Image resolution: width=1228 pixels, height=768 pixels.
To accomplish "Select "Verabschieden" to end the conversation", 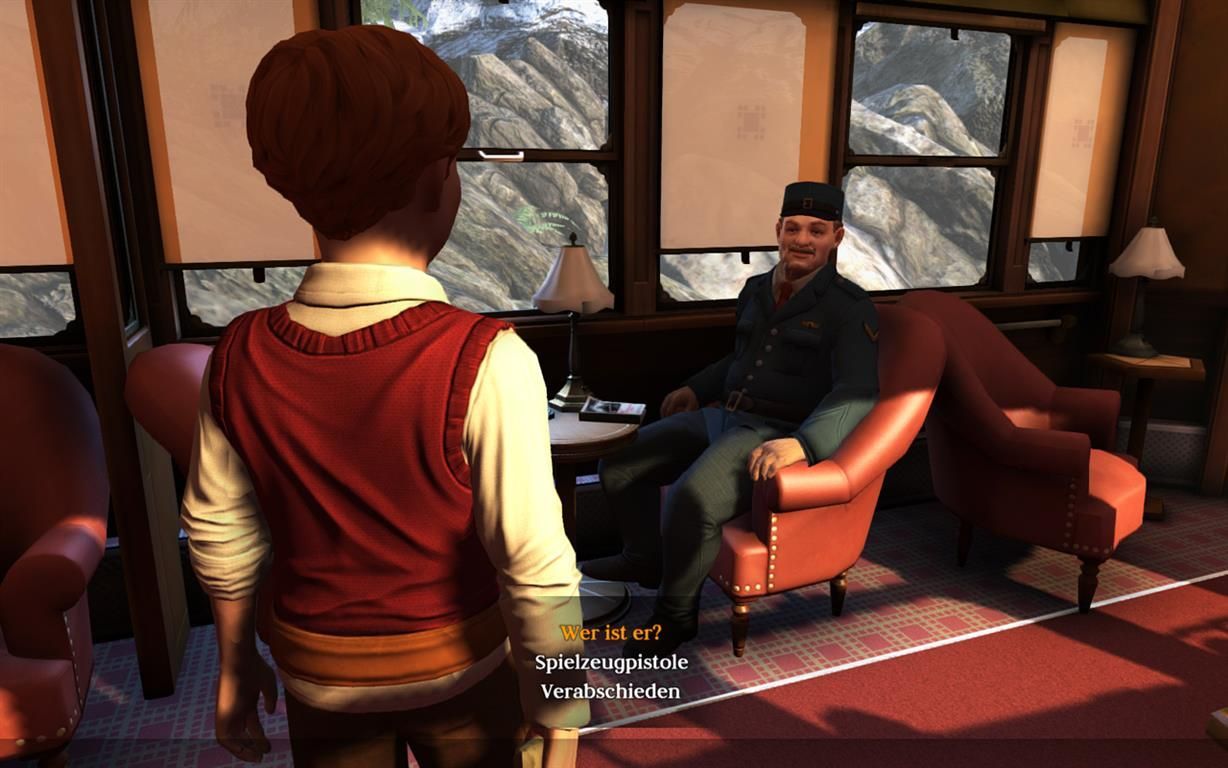I will click(610, 691).
